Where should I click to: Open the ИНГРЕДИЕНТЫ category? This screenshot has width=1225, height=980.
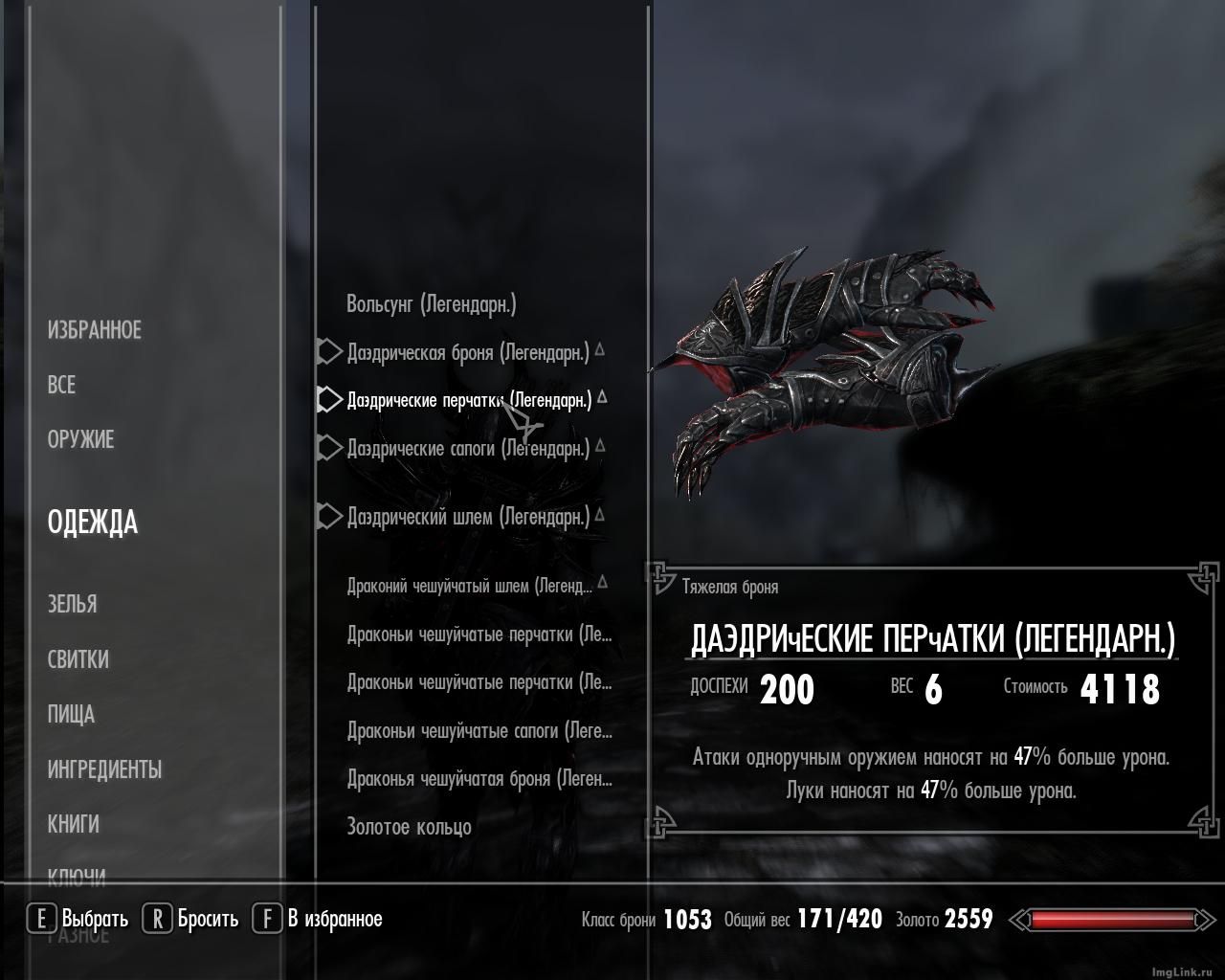(104, 769)
